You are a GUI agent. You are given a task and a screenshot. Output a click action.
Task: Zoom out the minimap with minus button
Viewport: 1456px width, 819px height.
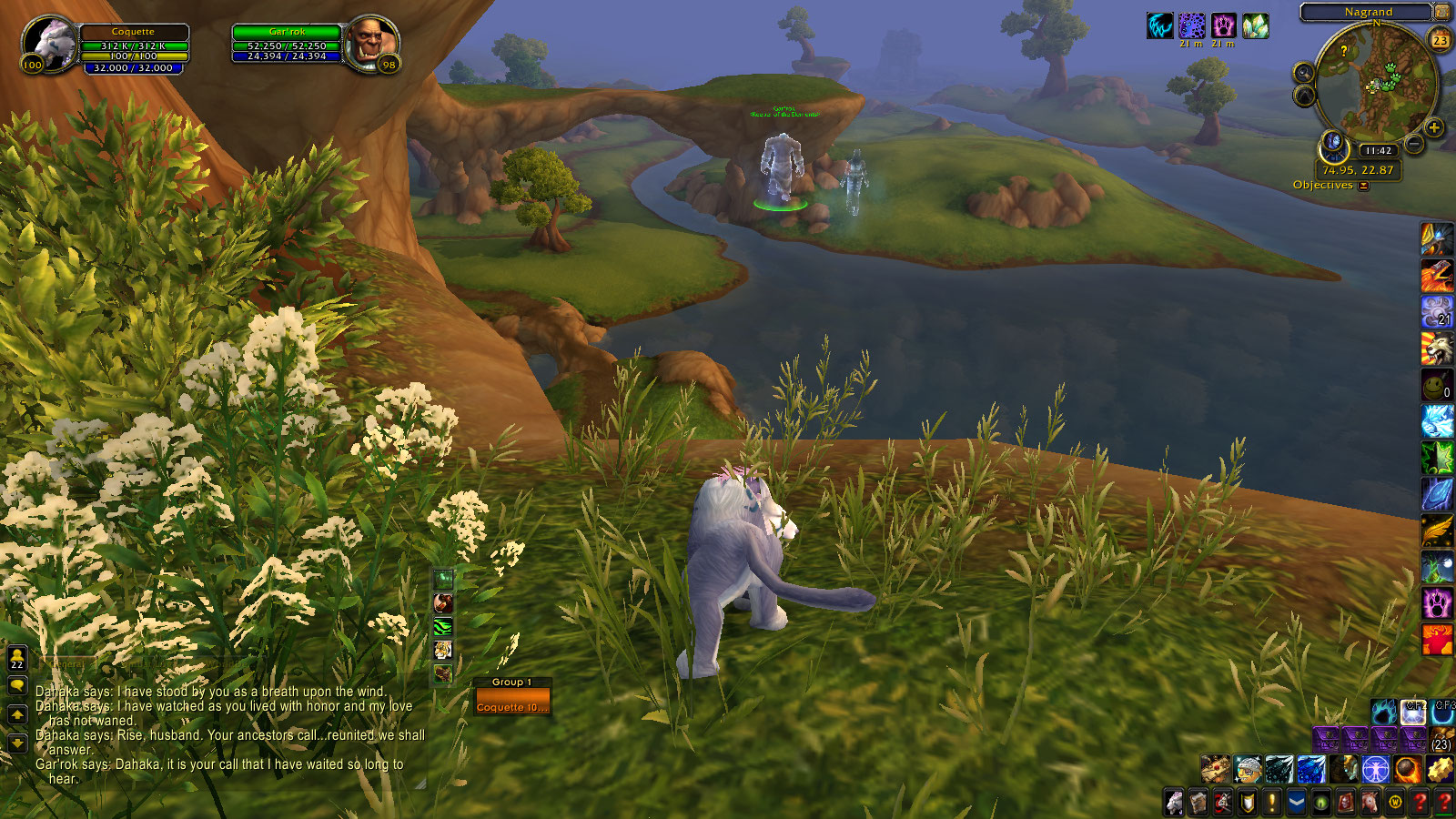click(x=1414, y=144)
